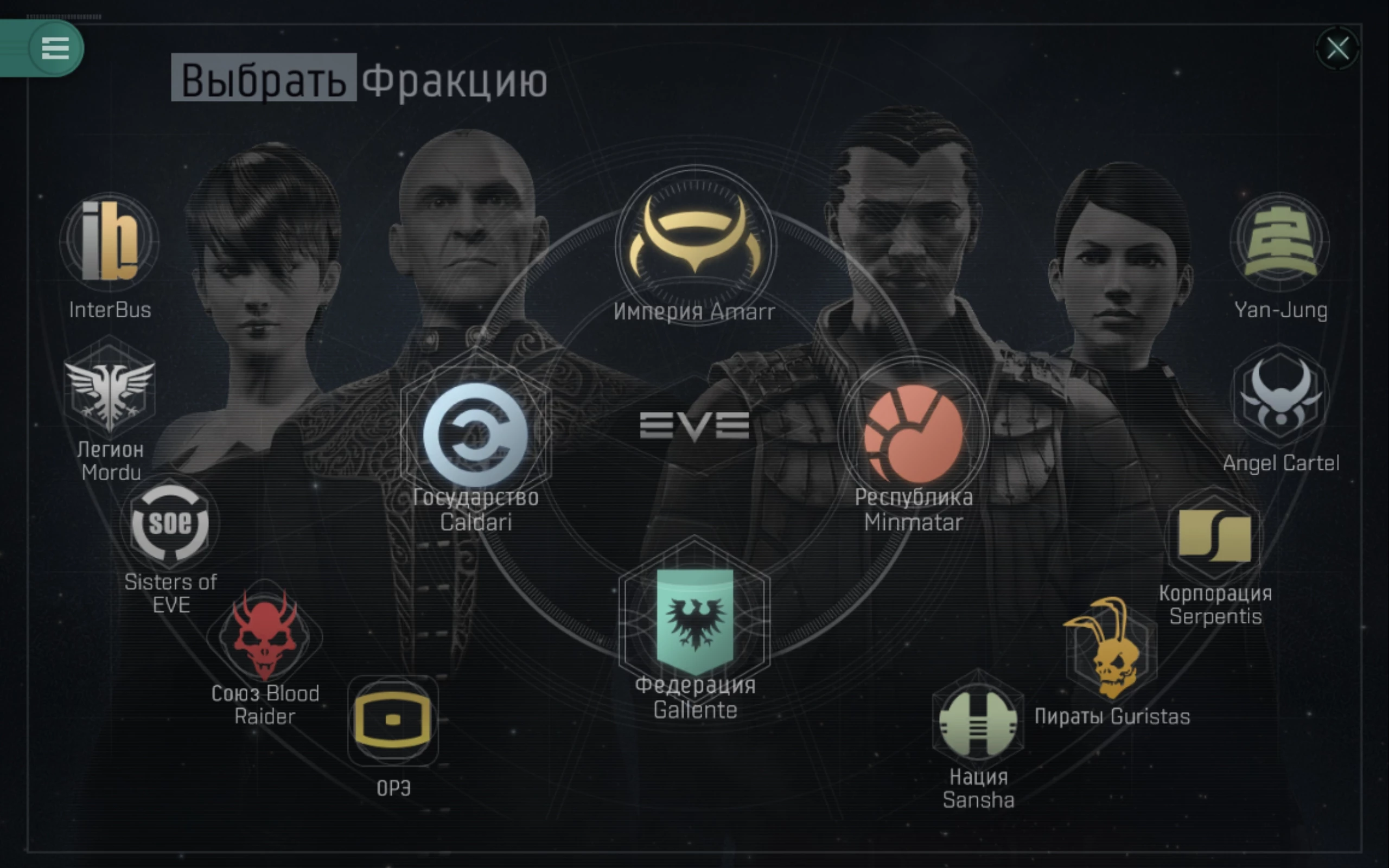Select the ОРЭ faction icon
This screenshot has width=1389, height=868.
[393, 719]
